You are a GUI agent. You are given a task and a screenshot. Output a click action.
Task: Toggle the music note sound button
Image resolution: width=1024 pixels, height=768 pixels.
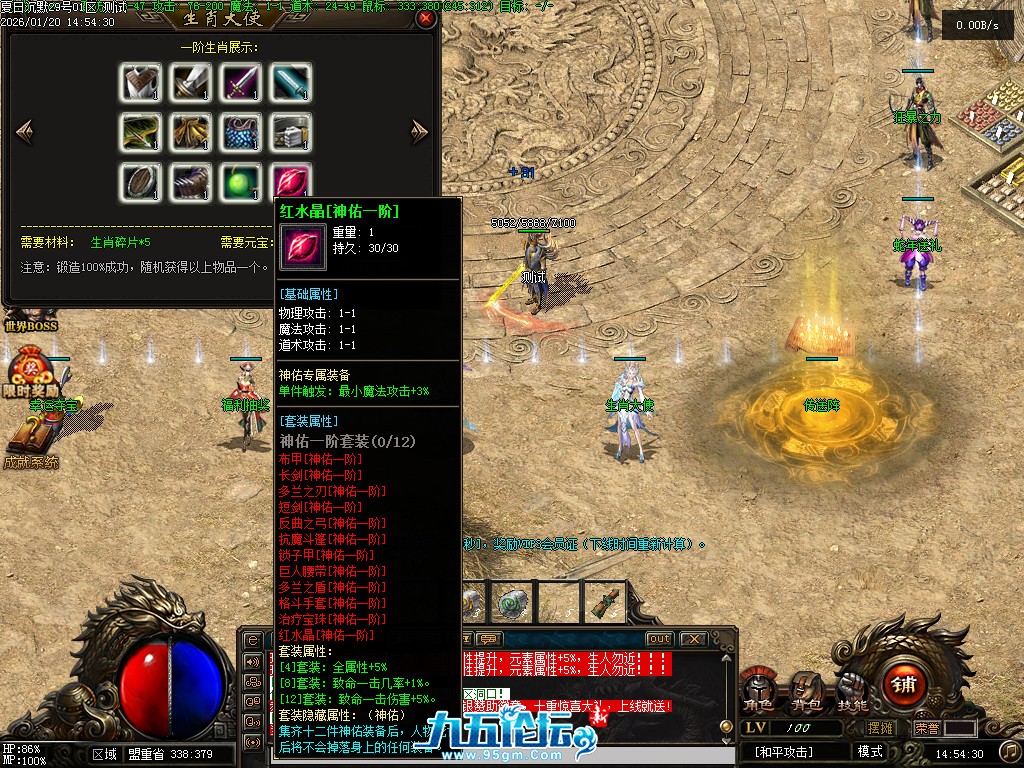pos(1010,751)
